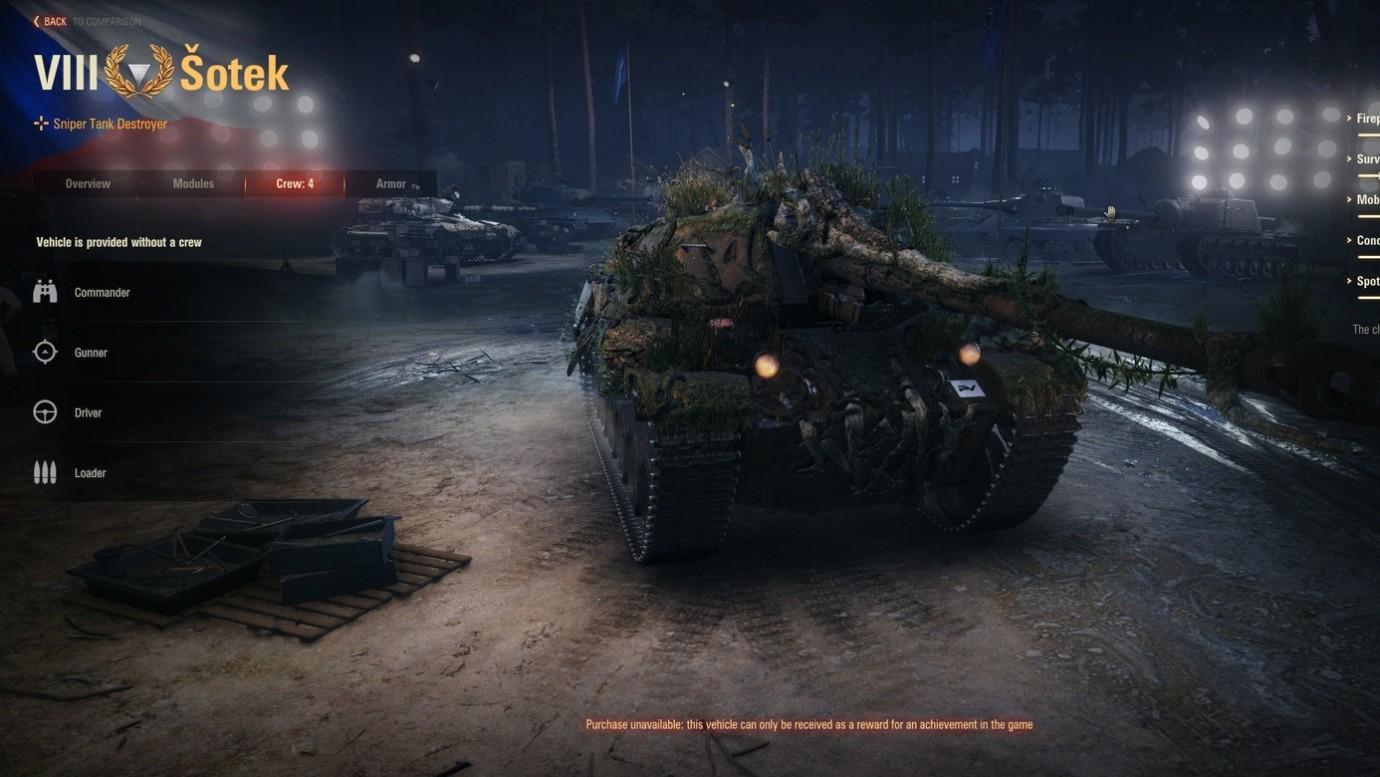Viewport: 1380px width, 777px height.
Task: Select the Crew: 4 tab
Action: tap(294, 184)
